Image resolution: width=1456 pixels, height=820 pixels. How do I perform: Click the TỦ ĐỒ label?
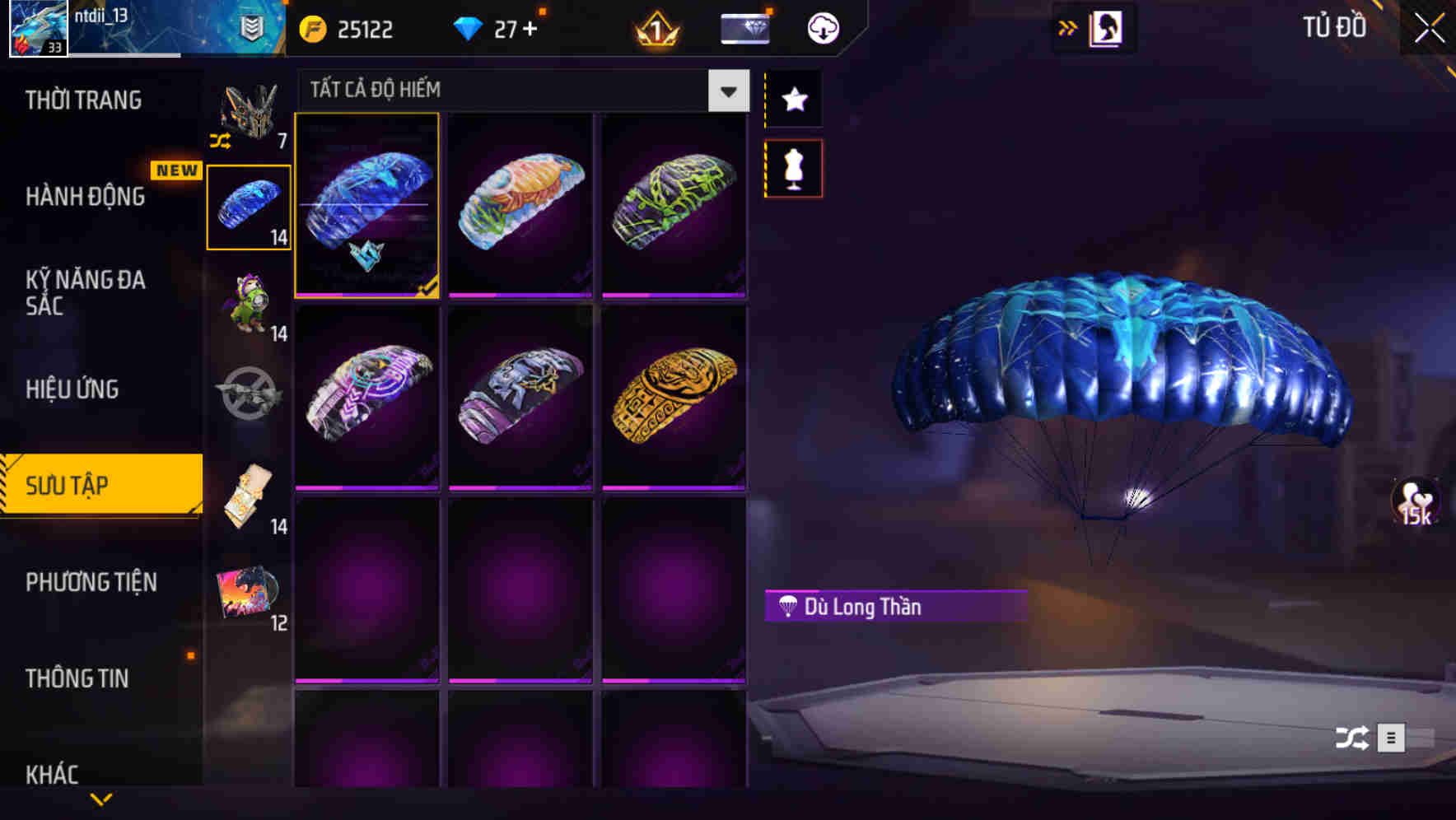pos(1334,27)
